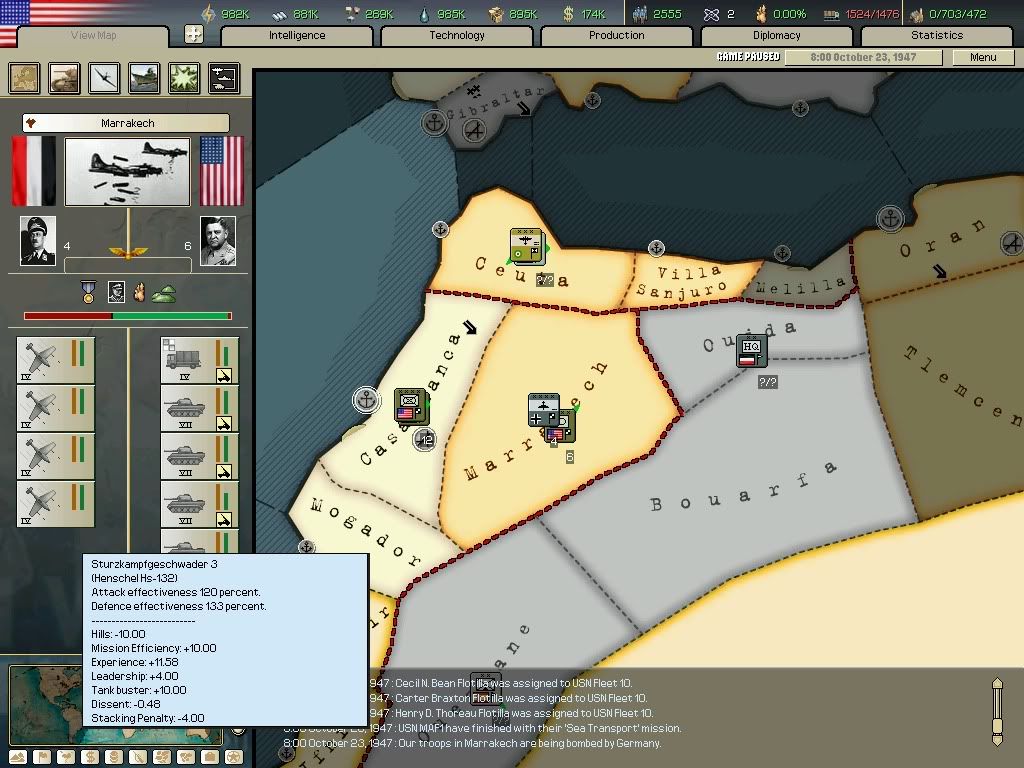
Task: Click the white cross button beside View Map
Action: [194, 35]
